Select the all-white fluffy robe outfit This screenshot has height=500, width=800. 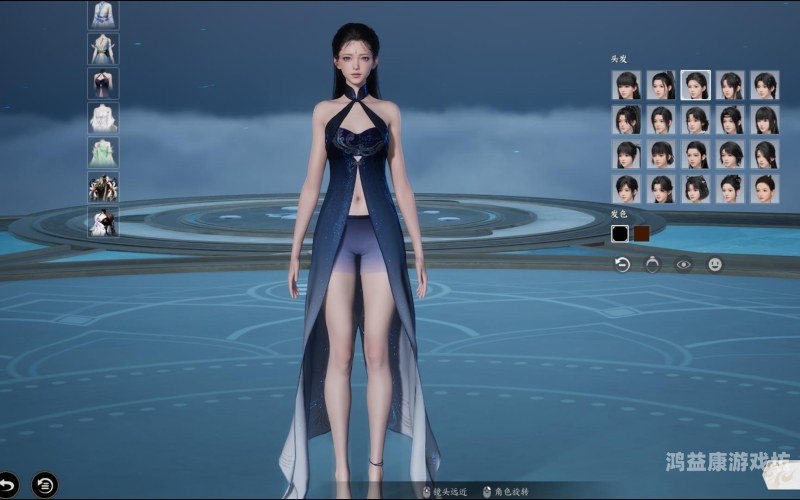(x=103, y=118)
